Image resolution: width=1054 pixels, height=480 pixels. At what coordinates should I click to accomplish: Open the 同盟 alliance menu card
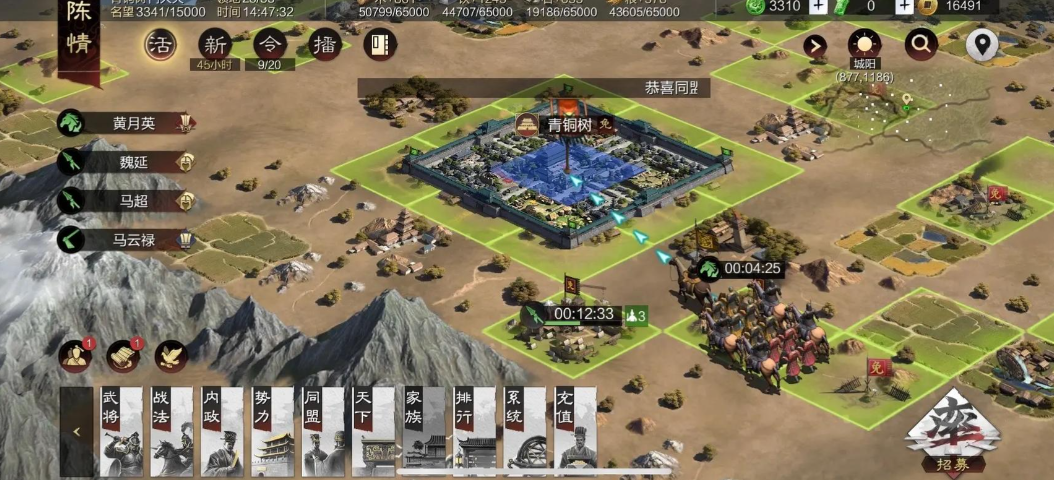323,431
